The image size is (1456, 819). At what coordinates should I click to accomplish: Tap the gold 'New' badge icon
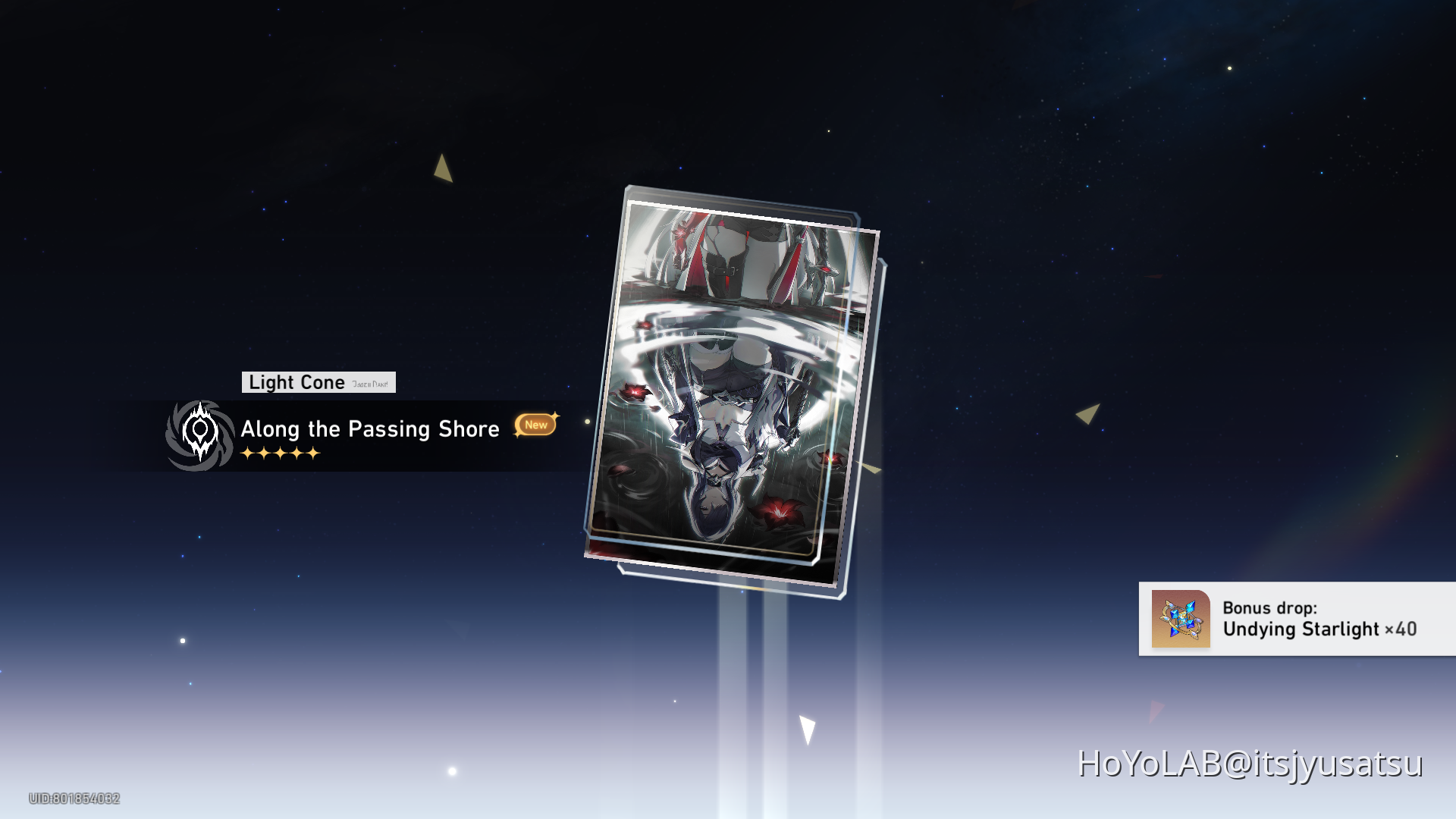(x=535, y=425)
